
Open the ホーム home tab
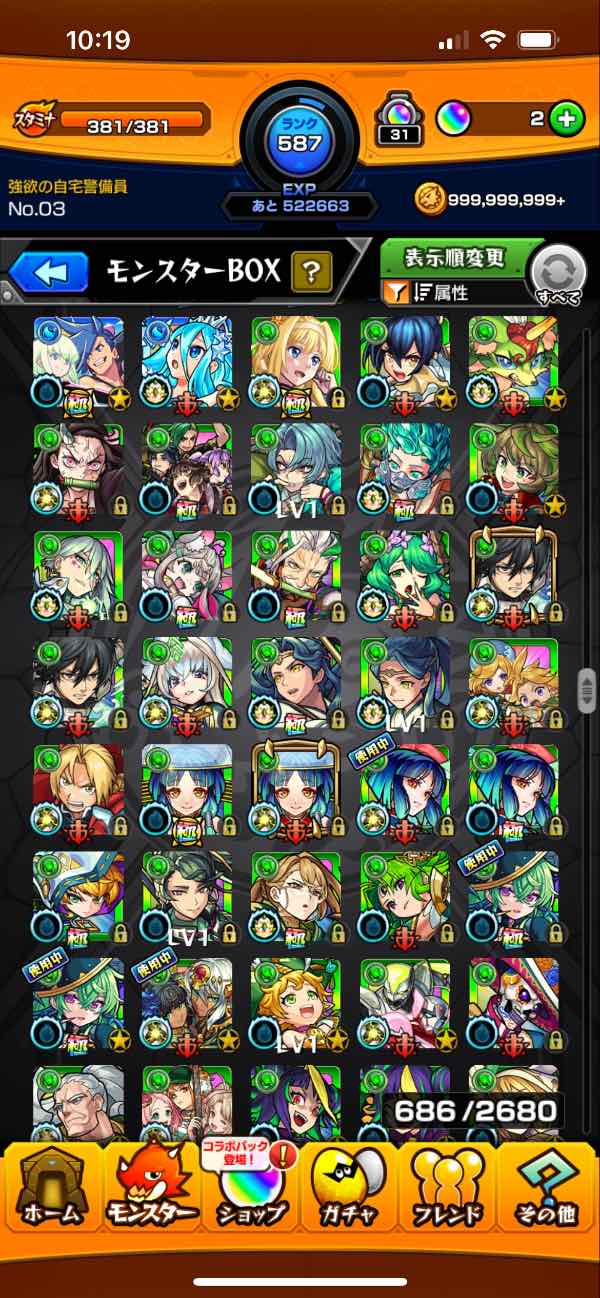tap(52, 1186)
